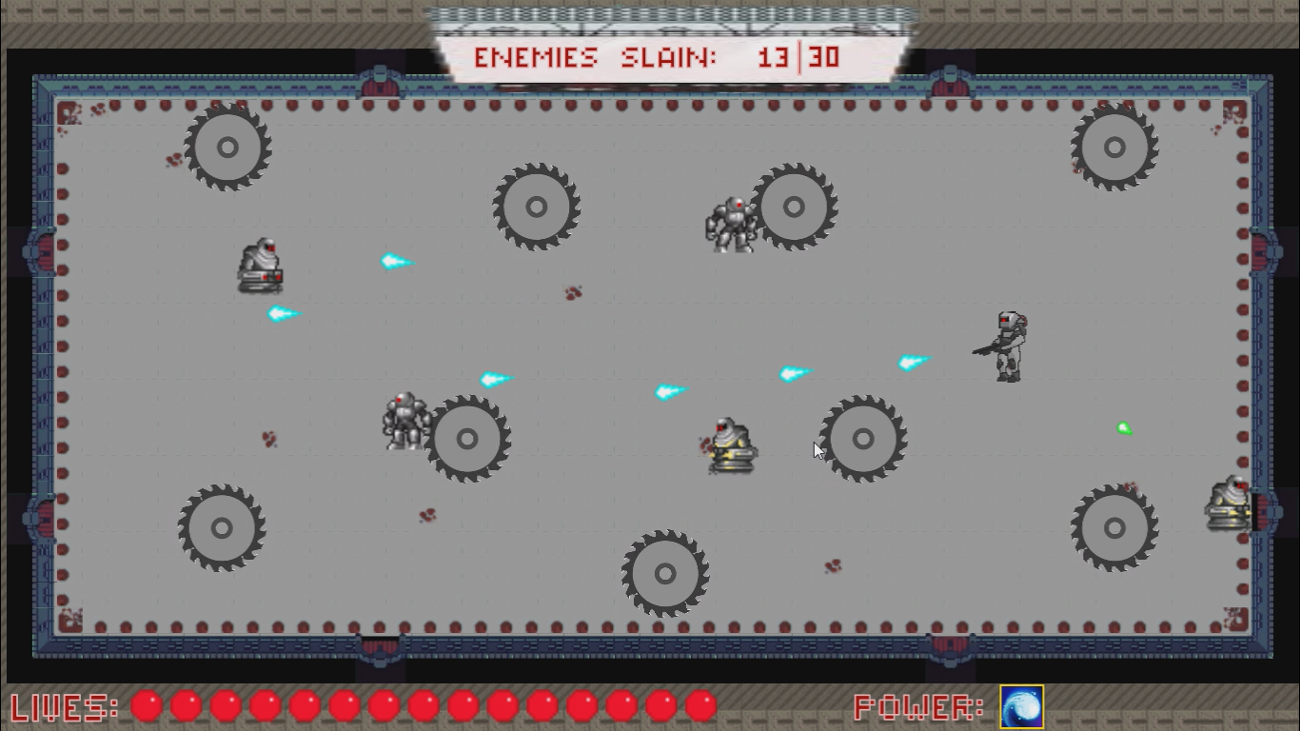Click the saw blade at the bottom center
The image size is (1300, 731).
(664, 574)
